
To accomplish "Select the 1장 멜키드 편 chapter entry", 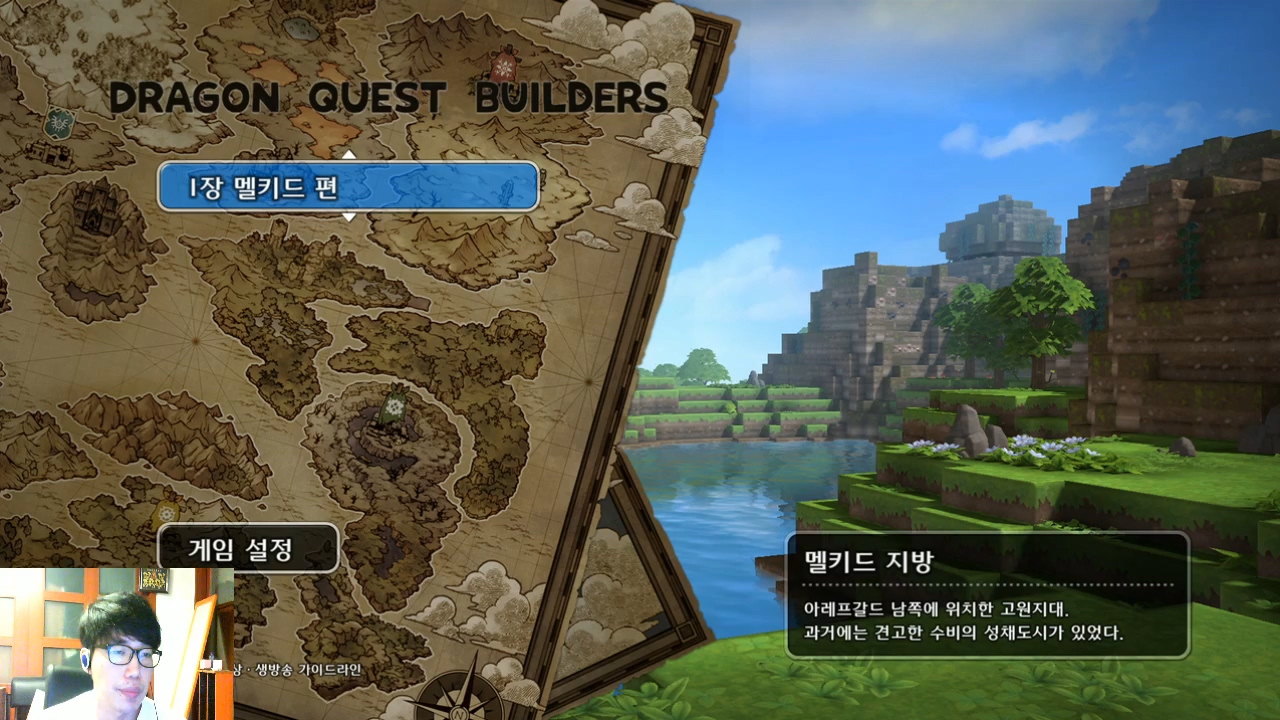I will pos(348,186).
